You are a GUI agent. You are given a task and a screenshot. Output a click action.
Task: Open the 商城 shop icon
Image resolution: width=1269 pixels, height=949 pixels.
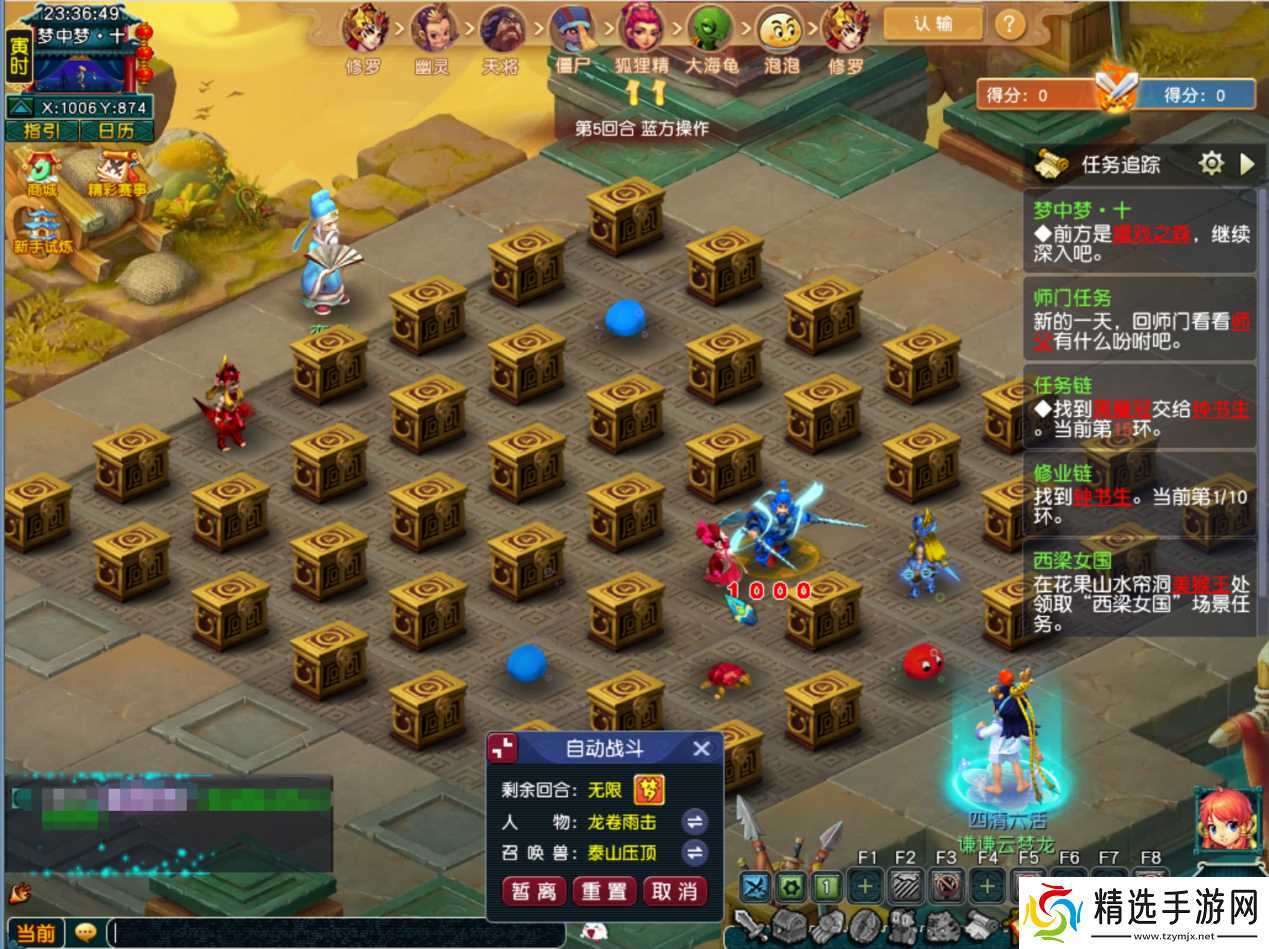[41, 173]
